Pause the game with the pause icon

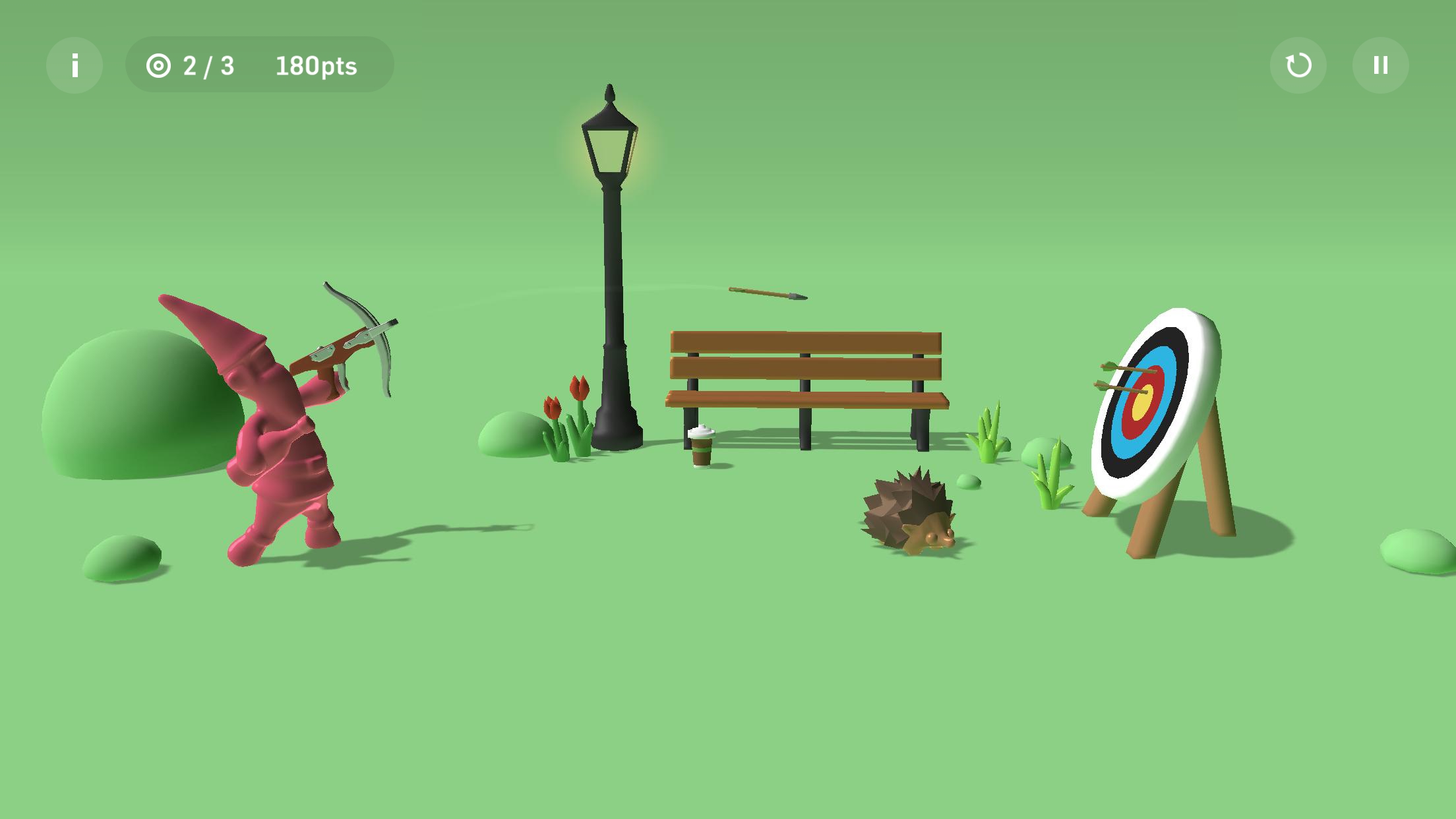click(x=1380, y=65)
